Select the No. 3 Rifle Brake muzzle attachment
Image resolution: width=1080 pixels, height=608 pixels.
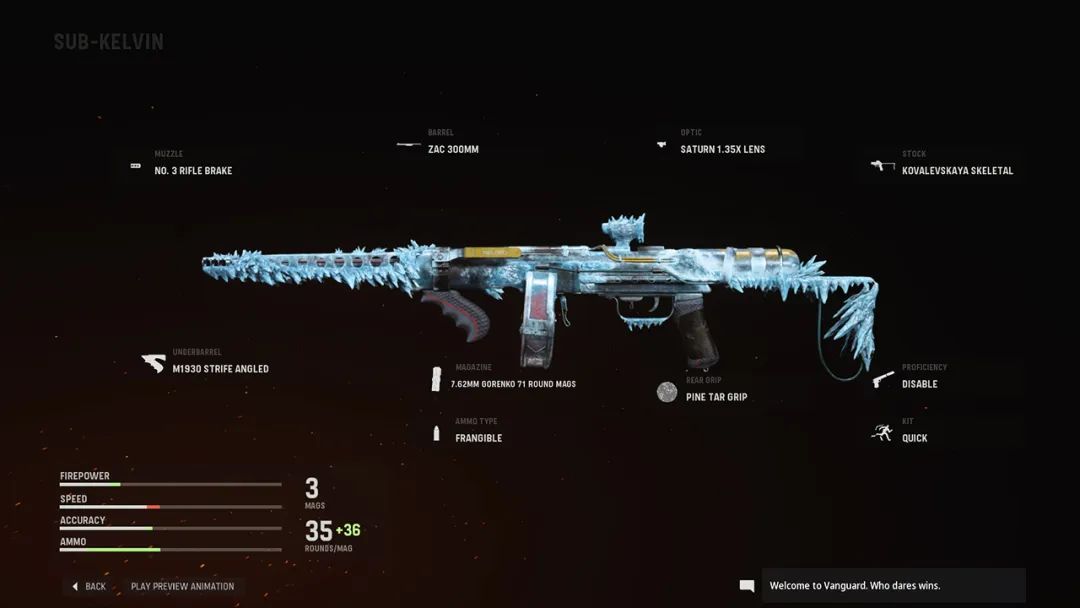(193, 171)
